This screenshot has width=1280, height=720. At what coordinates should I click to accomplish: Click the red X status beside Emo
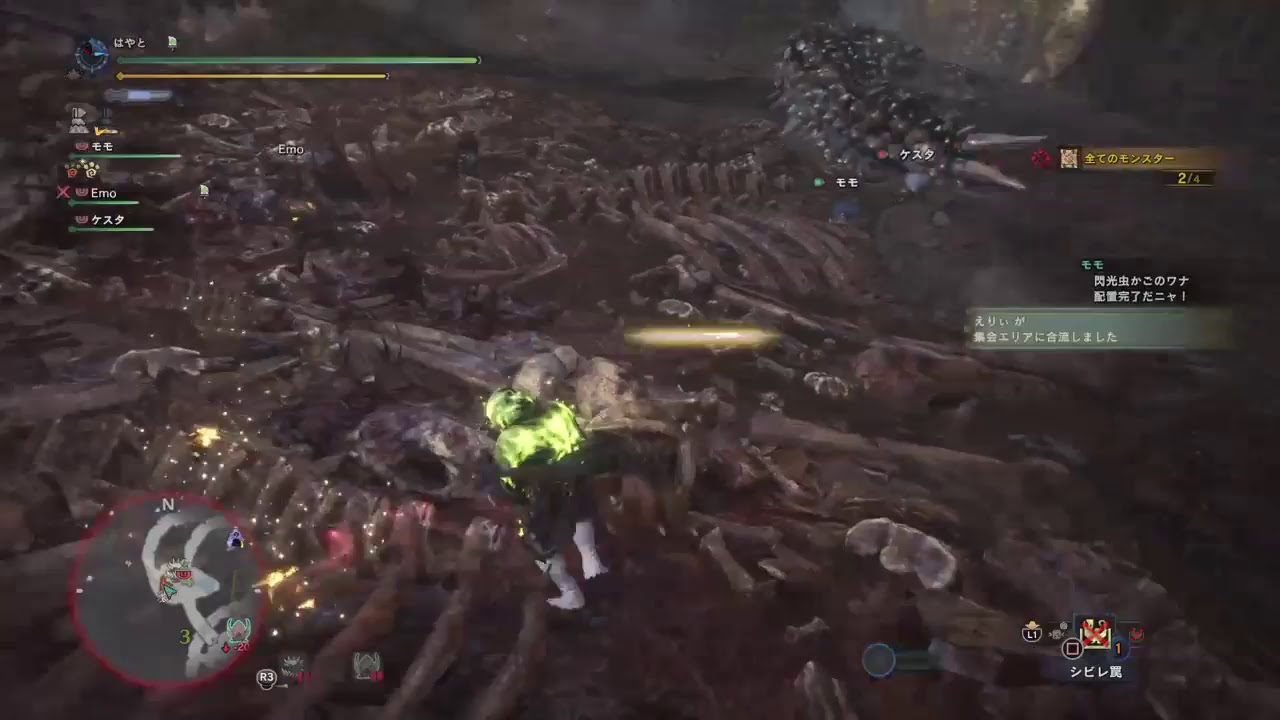point(62,194)
